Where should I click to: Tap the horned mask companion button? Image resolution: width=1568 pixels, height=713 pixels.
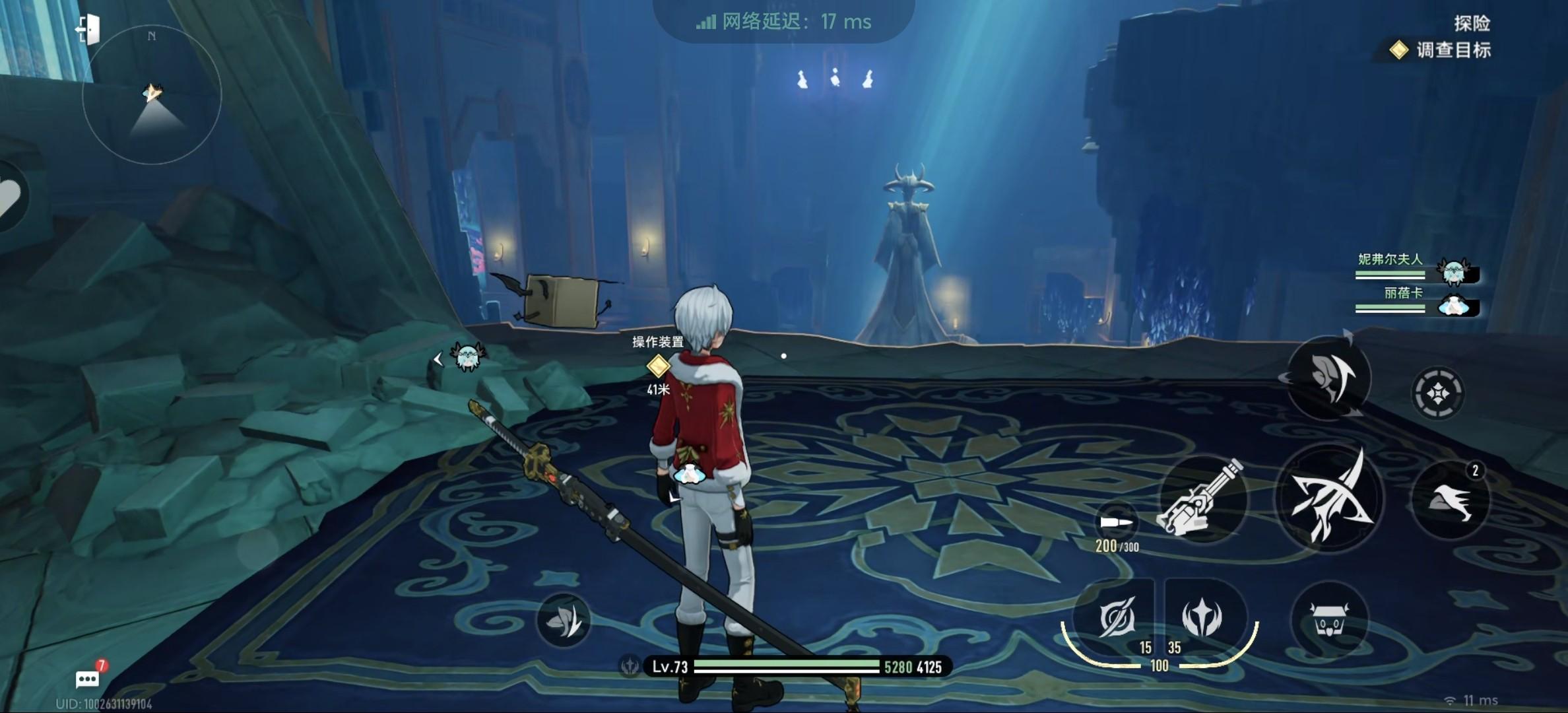pos(1329,621)
